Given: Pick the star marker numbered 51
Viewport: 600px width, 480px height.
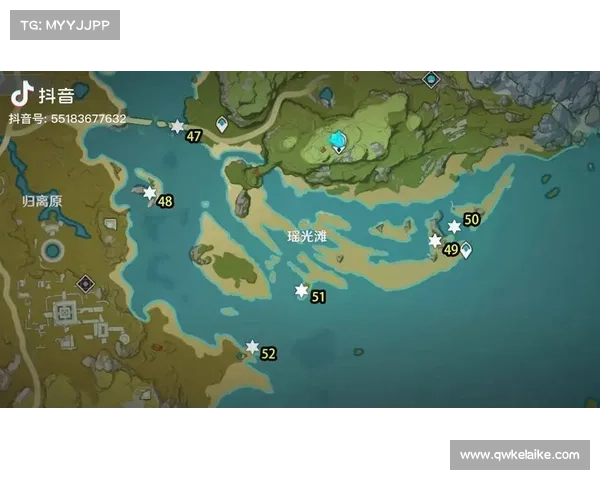Looking at the screenshot, I should (301, 291).
